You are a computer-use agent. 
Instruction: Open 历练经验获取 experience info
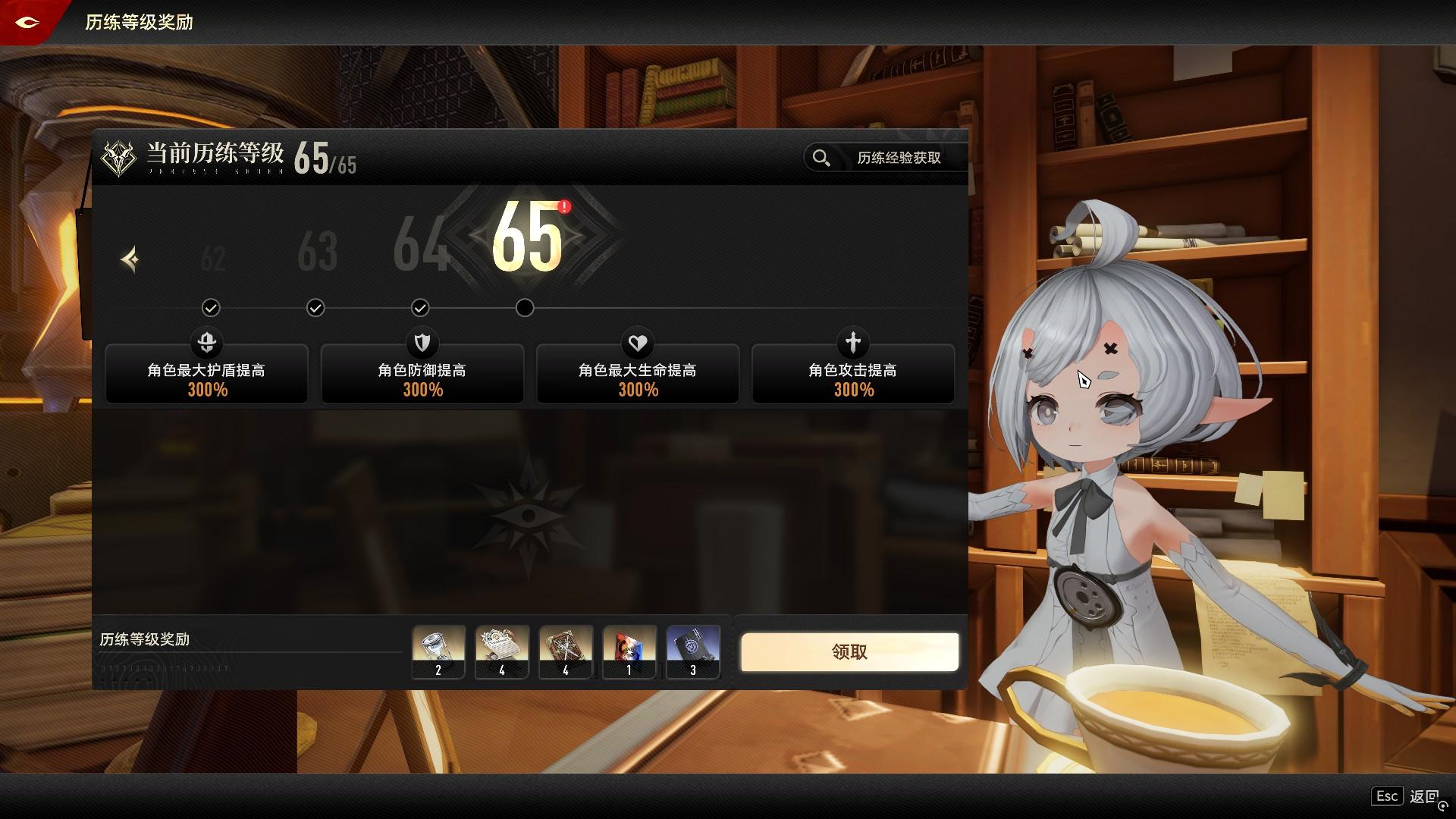[885, 158]
